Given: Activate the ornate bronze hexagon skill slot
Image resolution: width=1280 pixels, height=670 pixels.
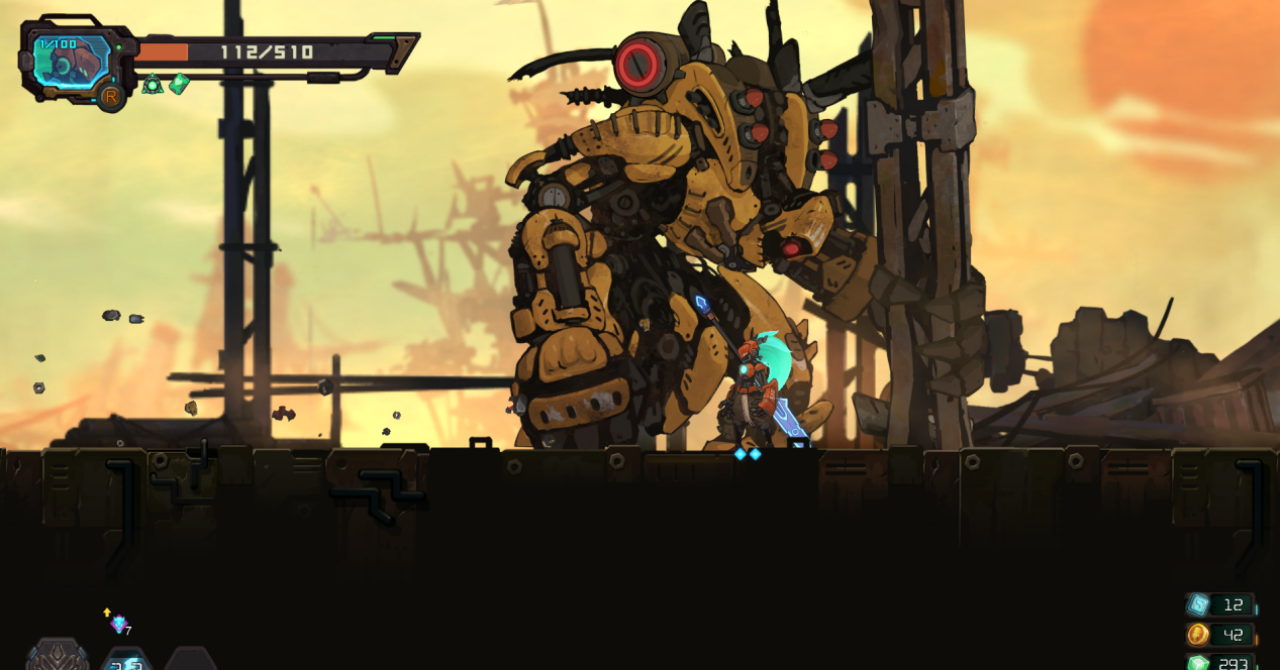Looking at the screenshot, I should coord(58,656).
